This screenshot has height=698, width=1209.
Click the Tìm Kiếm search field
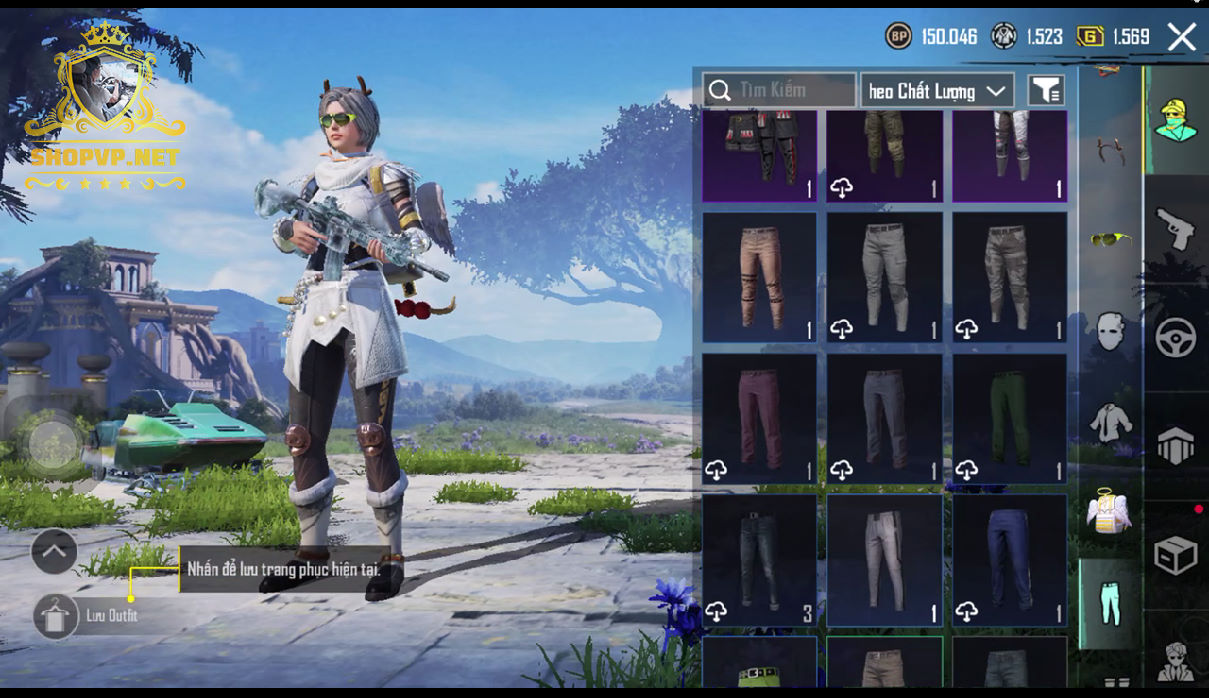click(x=779, y=91)
